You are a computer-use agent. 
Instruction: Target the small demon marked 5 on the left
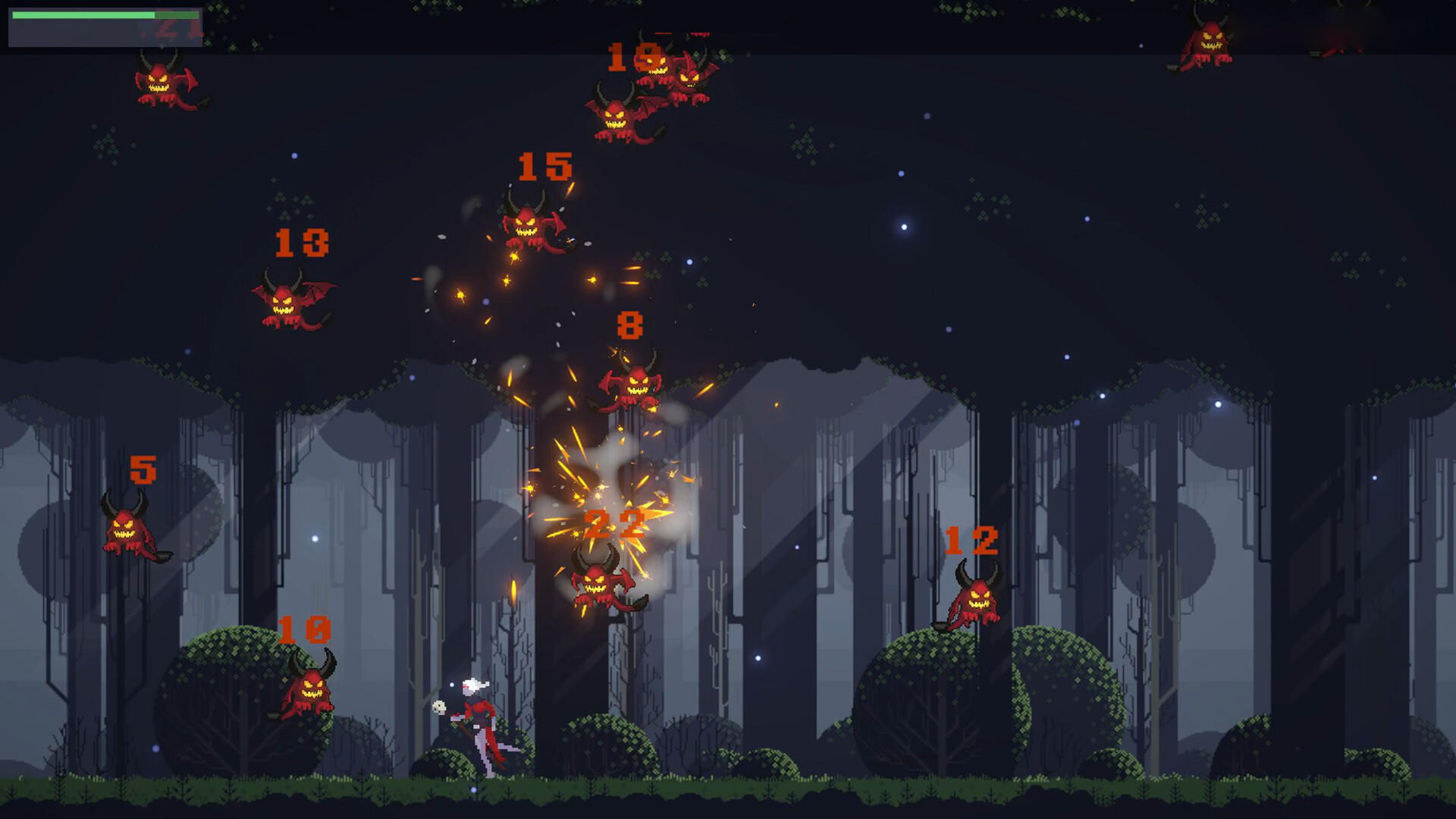[129, 527]
